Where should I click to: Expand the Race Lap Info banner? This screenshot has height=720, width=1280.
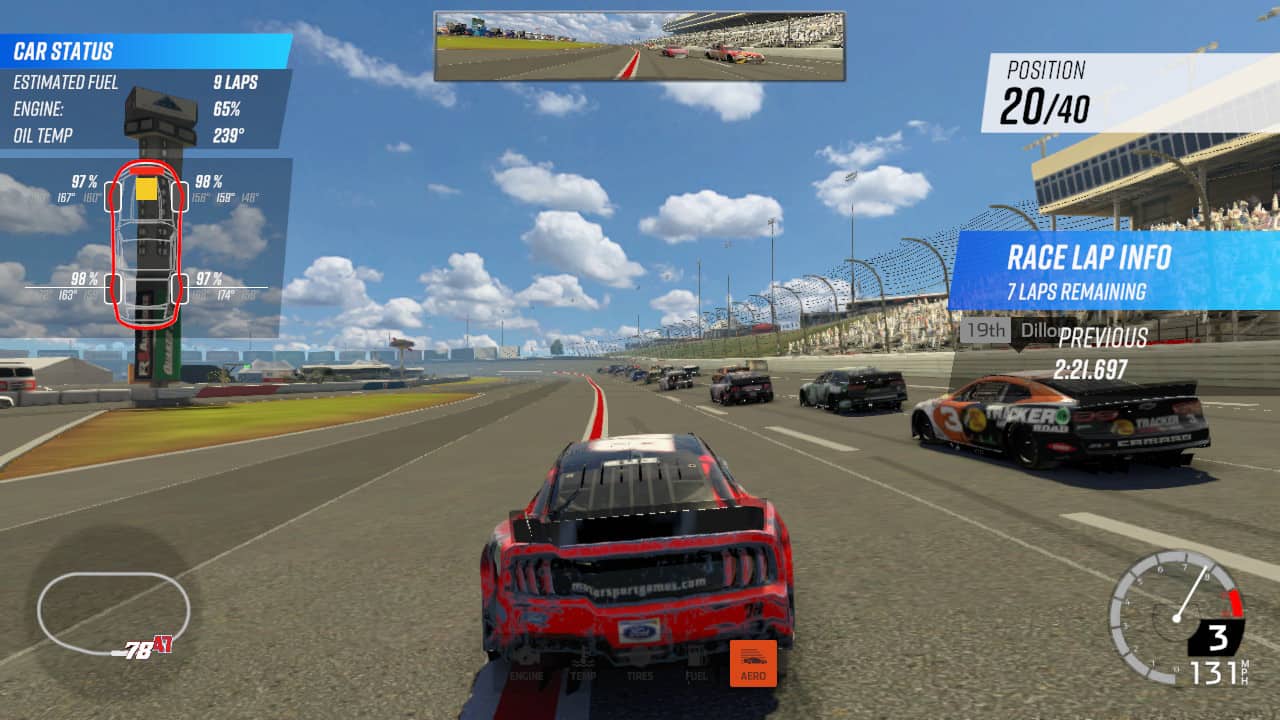pos(1090,258)
